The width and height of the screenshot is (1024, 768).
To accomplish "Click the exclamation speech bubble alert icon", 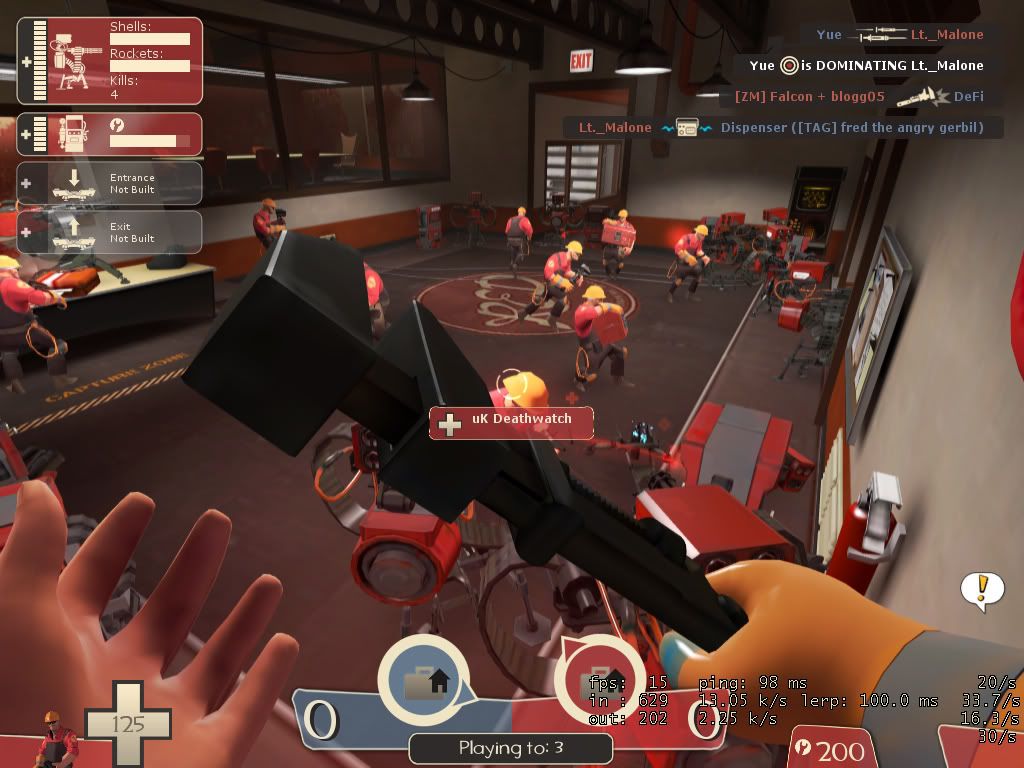I will click(x=982, y=589).
